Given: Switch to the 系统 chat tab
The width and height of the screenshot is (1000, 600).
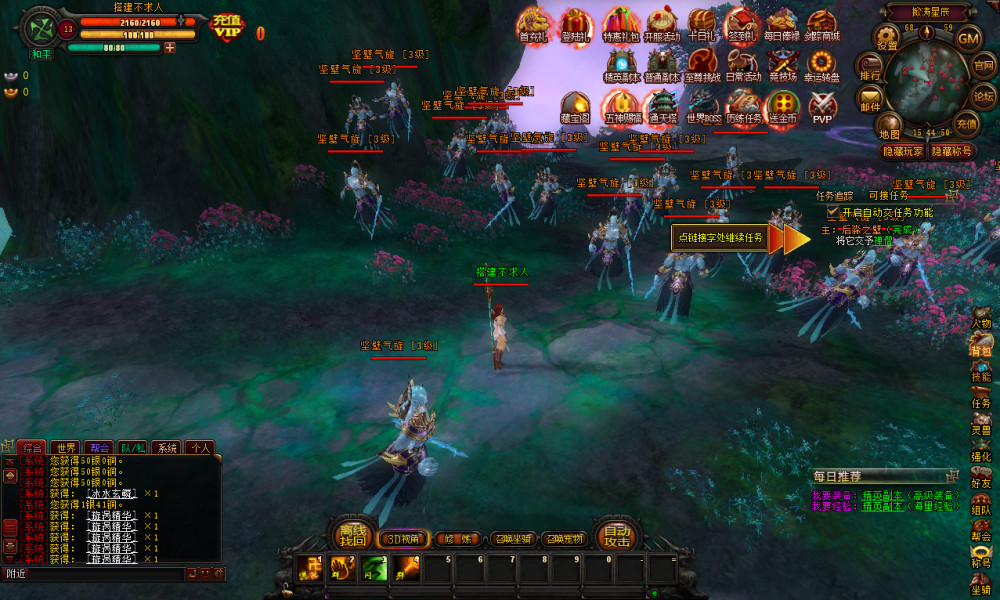Looking at the screenshot, I should [167, 448].
